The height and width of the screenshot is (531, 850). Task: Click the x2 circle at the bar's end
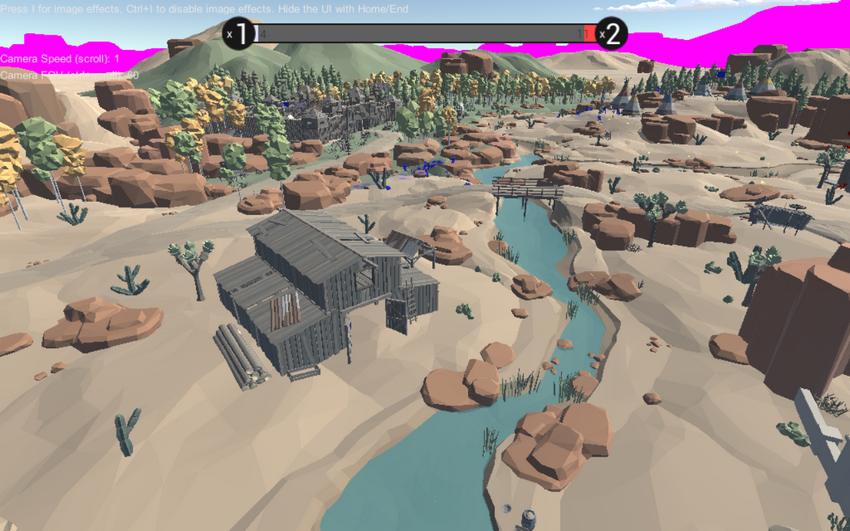(611, 33)
